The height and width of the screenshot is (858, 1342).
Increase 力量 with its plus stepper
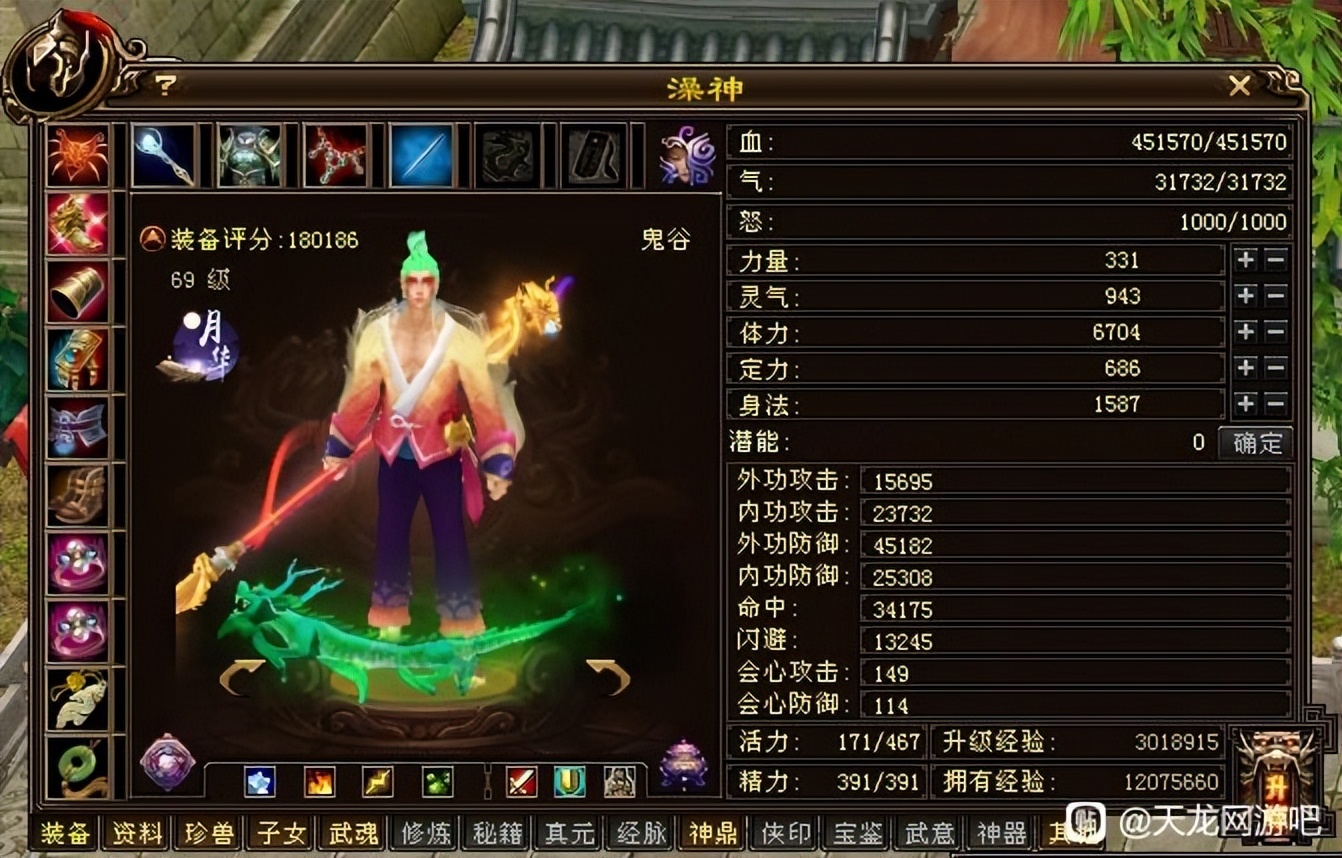(x=1245, y=260)
